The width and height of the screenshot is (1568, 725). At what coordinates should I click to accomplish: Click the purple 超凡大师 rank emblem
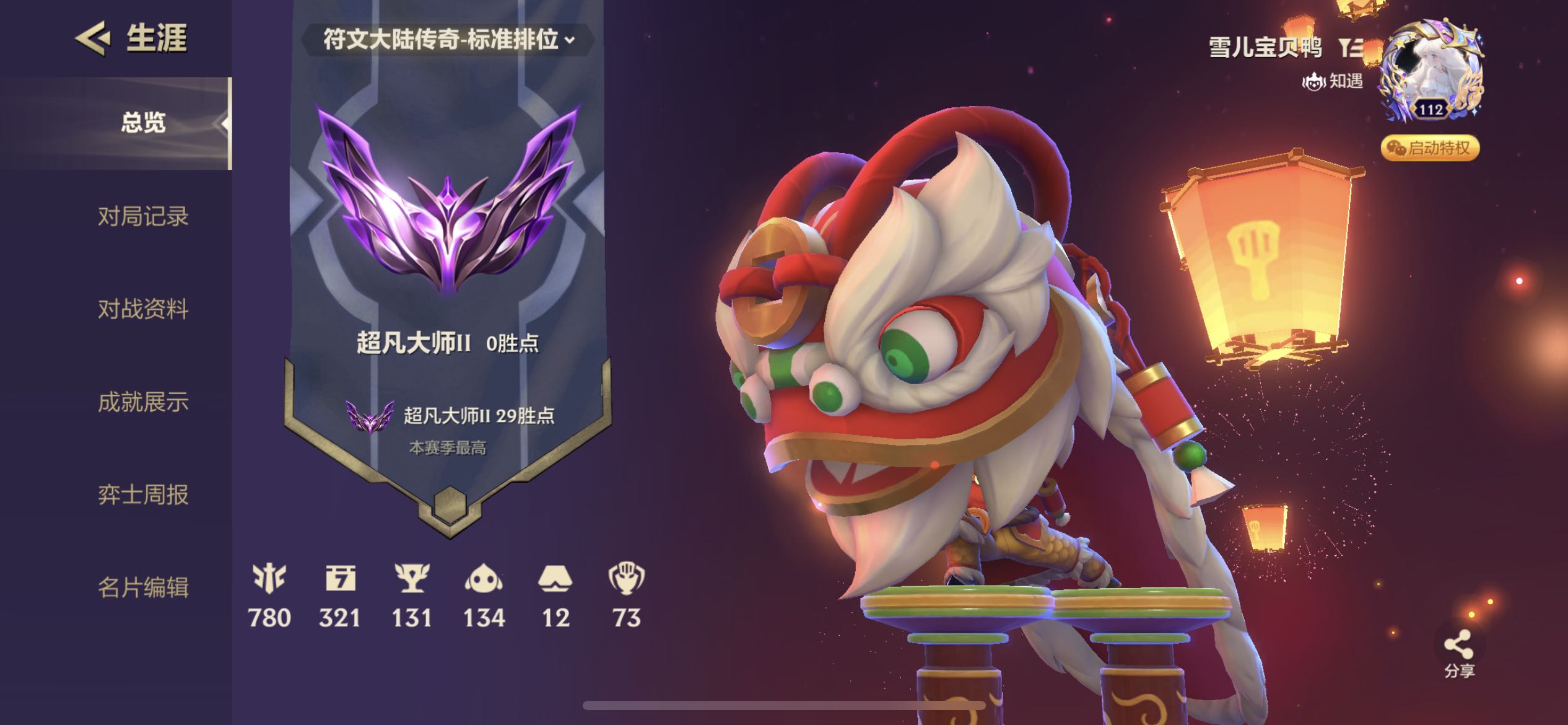[x=448, y=204]
